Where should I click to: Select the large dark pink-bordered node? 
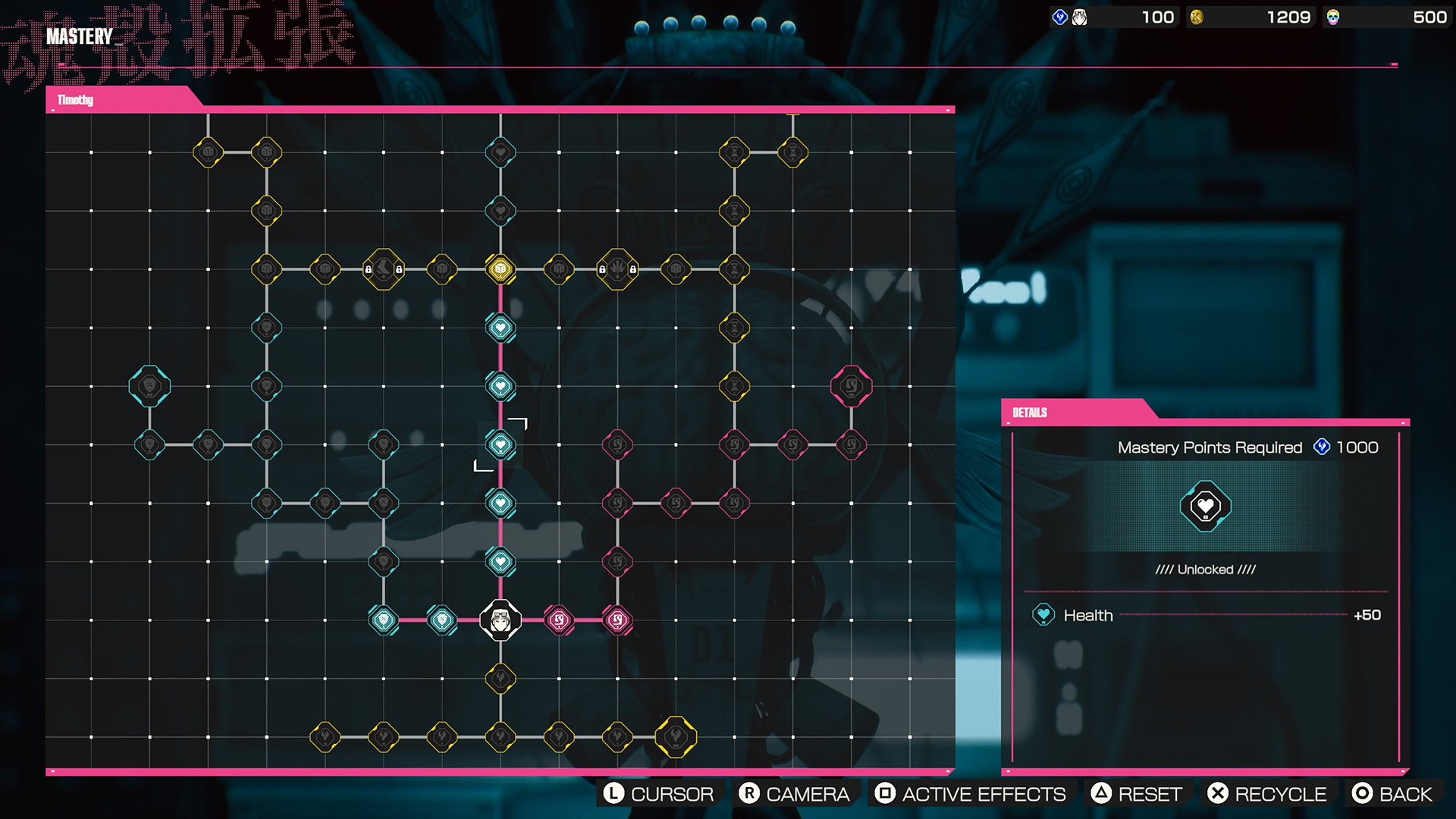(851, 387)
